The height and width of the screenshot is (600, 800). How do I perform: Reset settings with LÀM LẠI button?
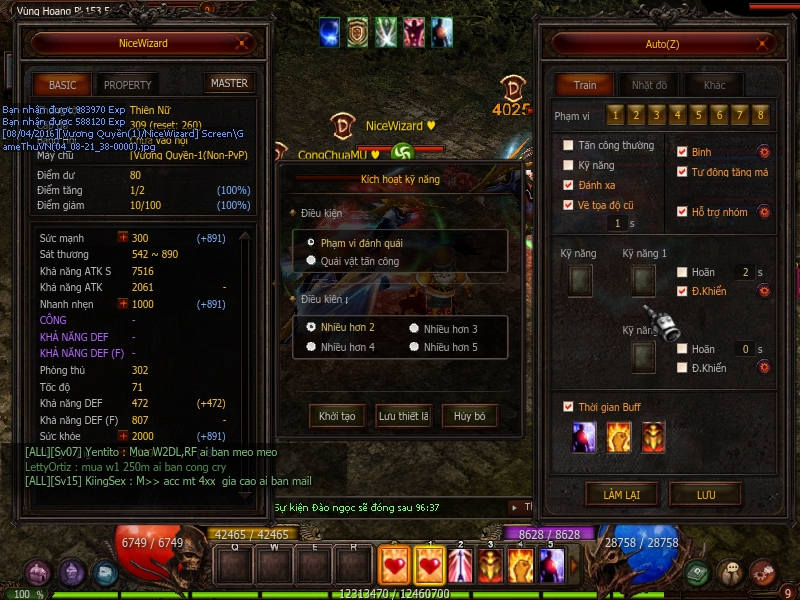pos(621,494)
